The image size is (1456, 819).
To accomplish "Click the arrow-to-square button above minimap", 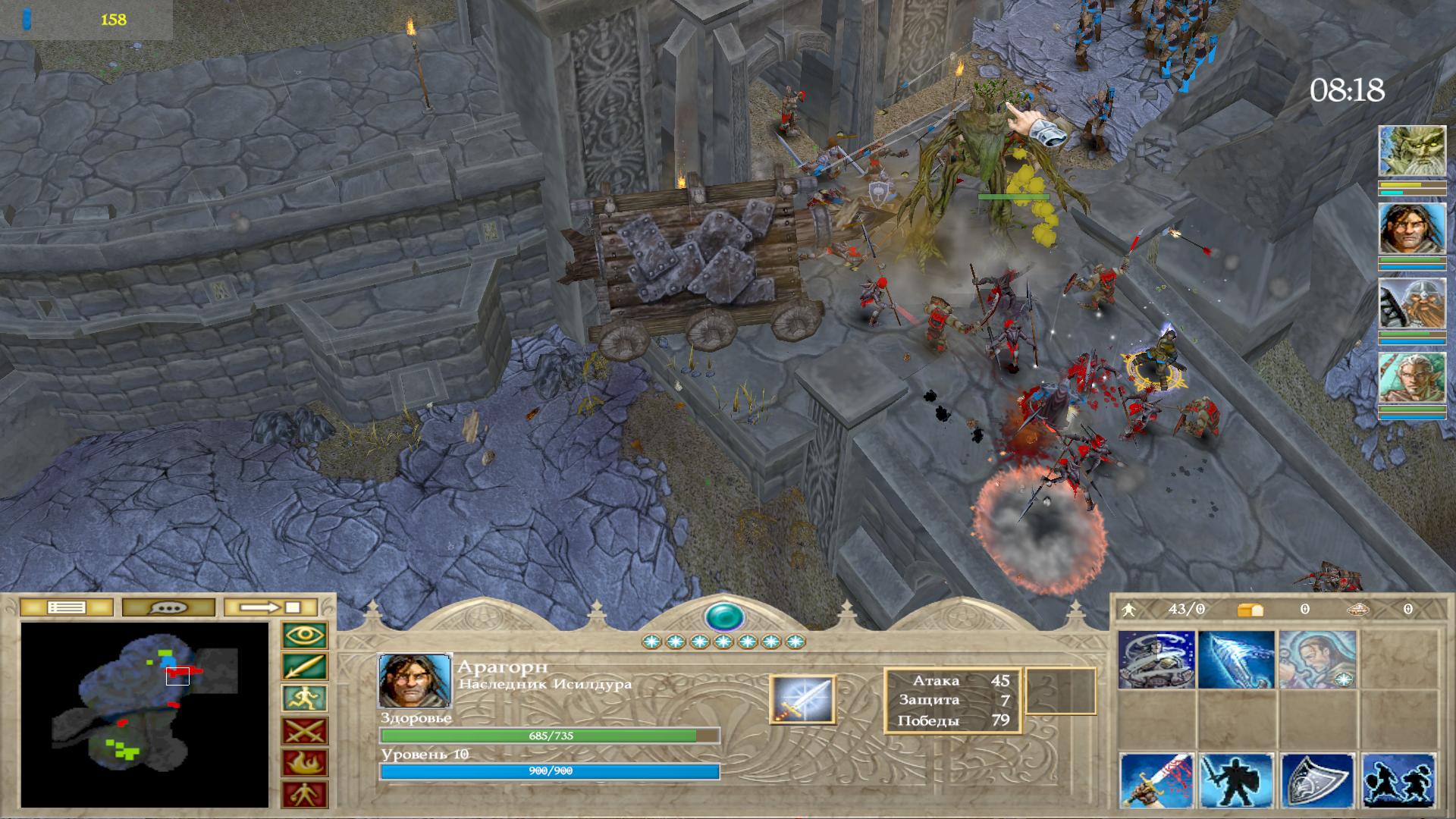I will click(271, 607).
